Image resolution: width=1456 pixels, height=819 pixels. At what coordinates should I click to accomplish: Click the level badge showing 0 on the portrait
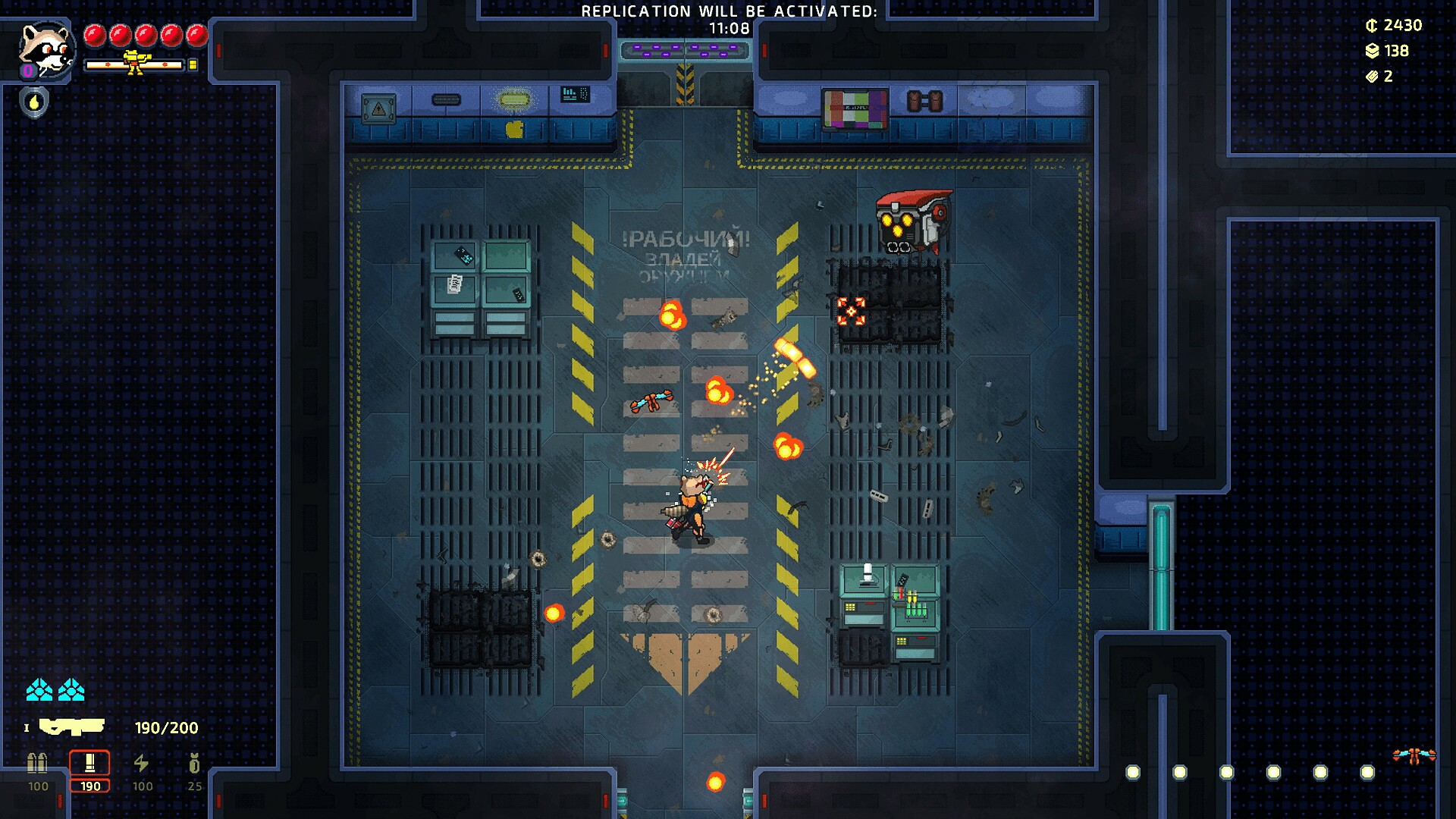click(27, 70)
